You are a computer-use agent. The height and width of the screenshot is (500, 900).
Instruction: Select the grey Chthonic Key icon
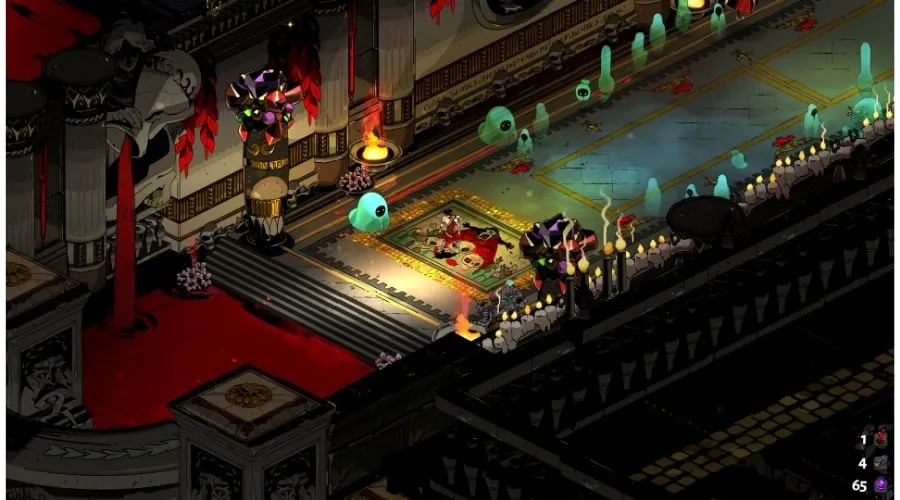coord(883,462)
